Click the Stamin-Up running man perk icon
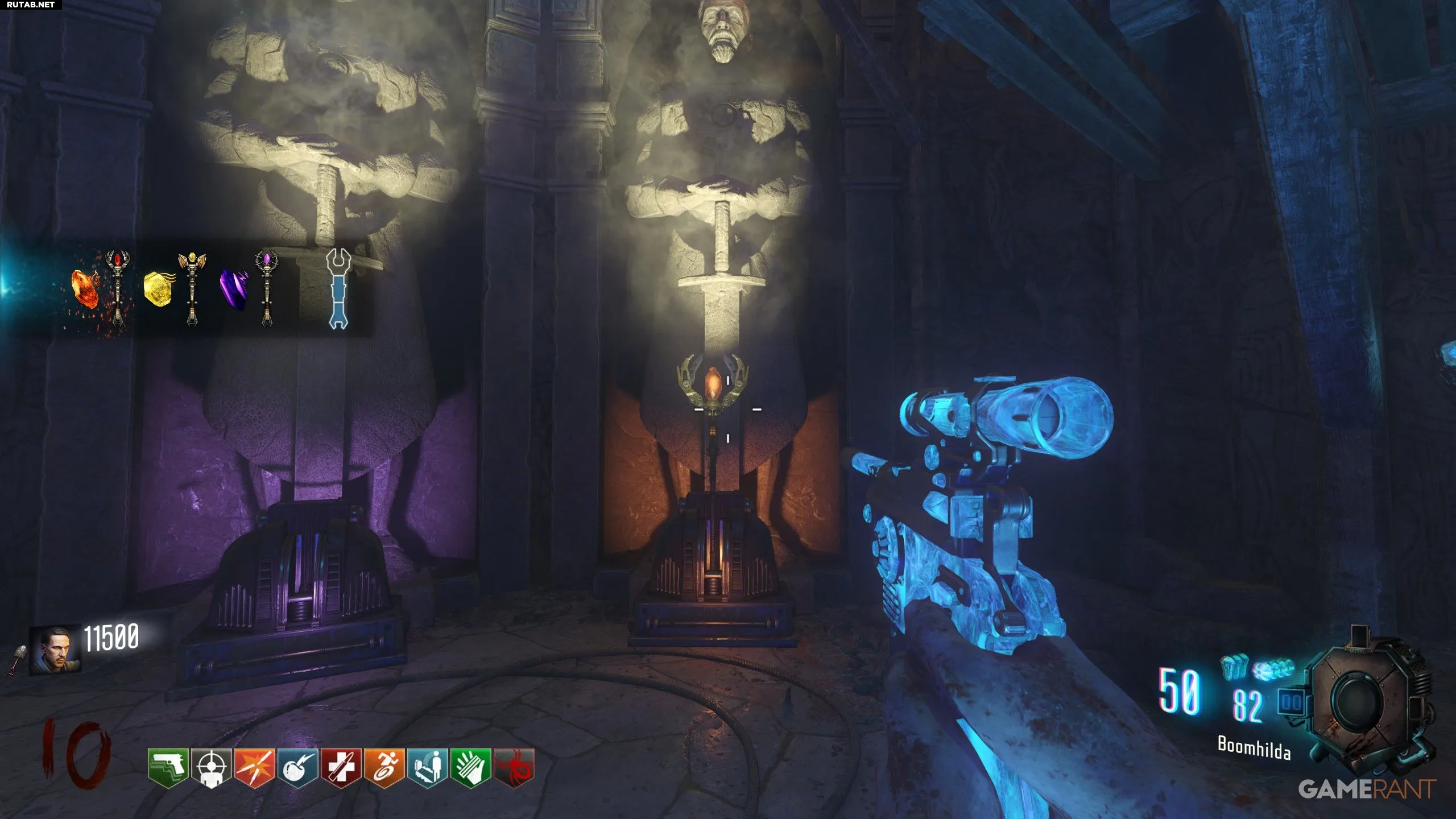The image size is (1456, 819). 384,768
